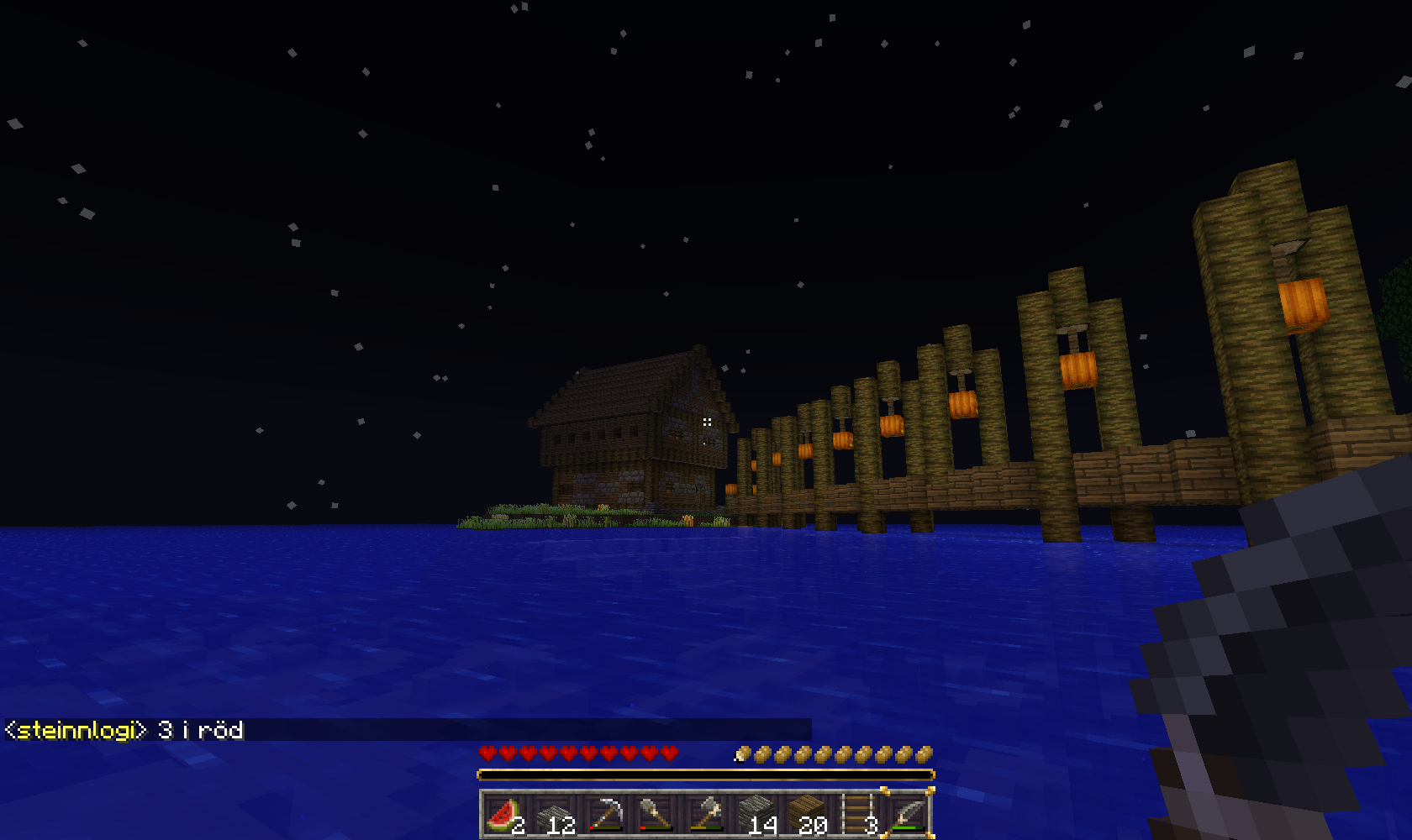Choose the pickaxe in the hotbar
The width and height of the screenshot is (1412, 840).
[605, 815]
